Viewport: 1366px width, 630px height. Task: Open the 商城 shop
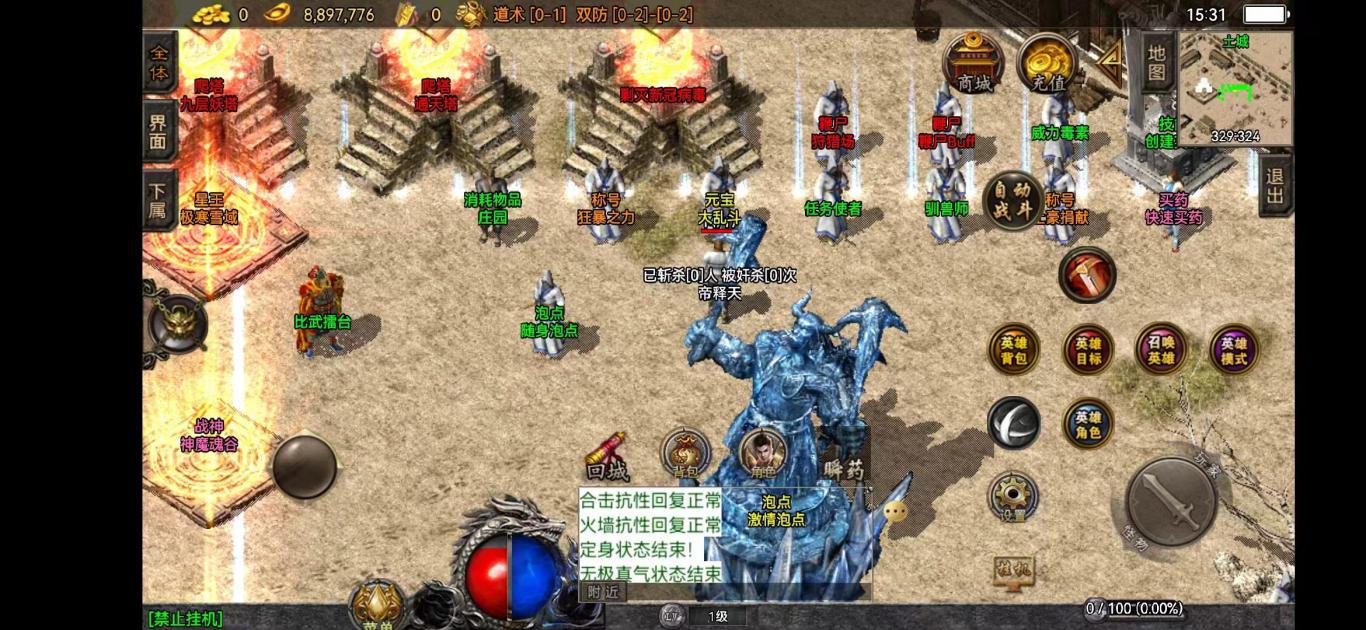(x=973, y=63)
